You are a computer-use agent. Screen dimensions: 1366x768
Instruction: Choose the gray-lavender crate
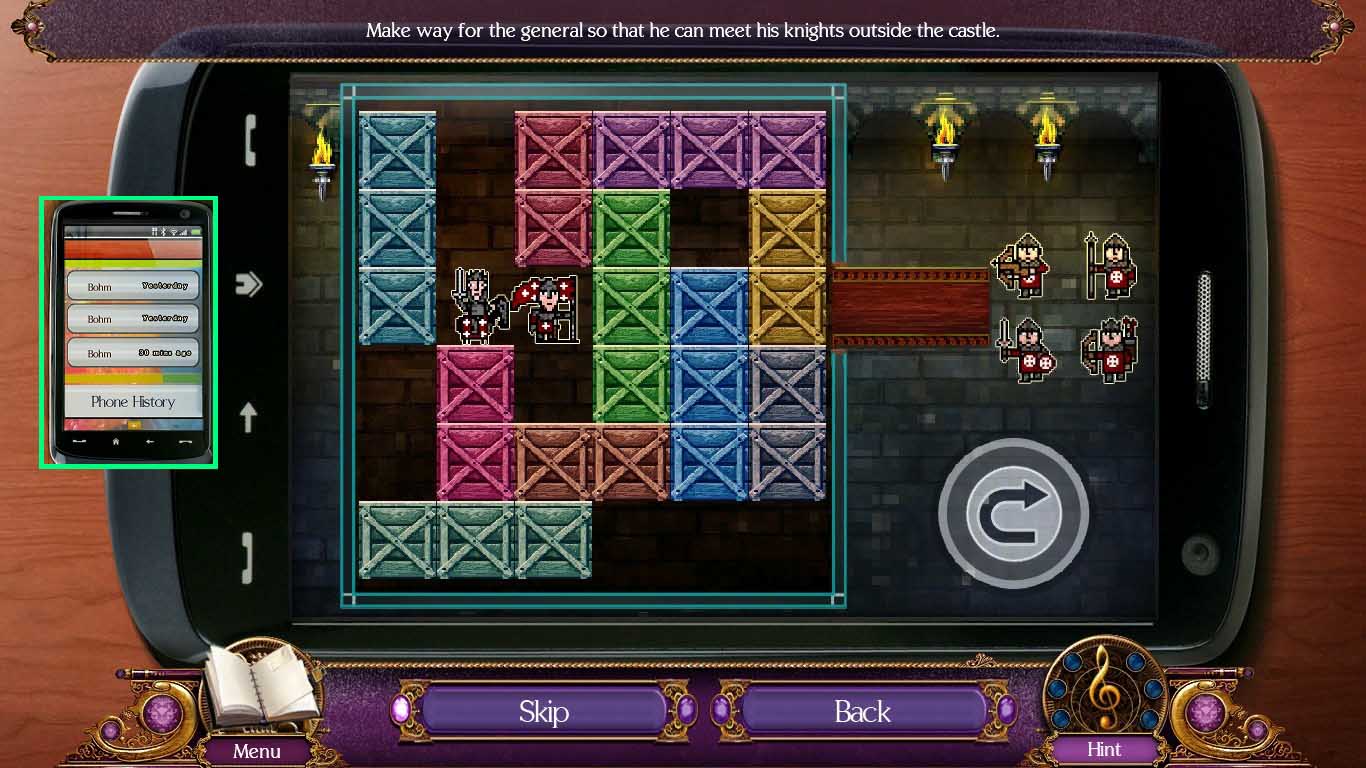(787, 423)
